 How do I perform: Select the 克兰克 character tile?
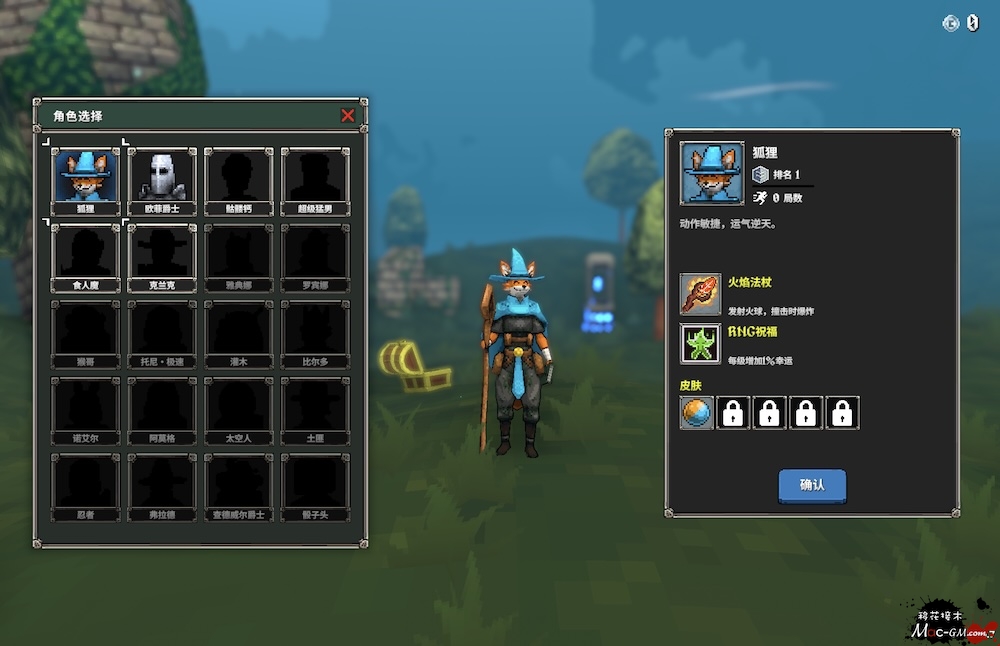[162, 256]
